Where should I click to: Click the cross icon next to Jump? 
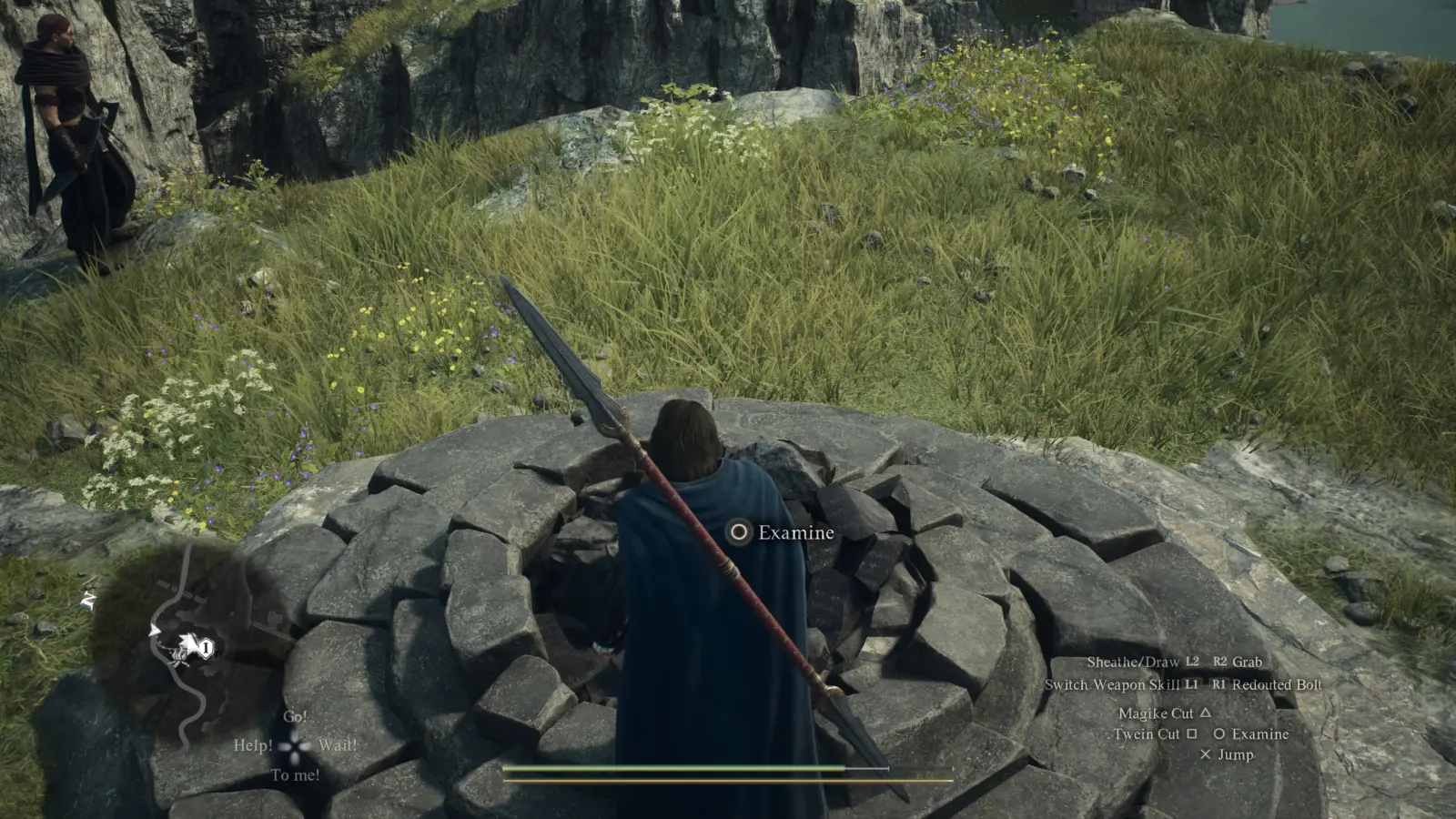point(1205,753)
